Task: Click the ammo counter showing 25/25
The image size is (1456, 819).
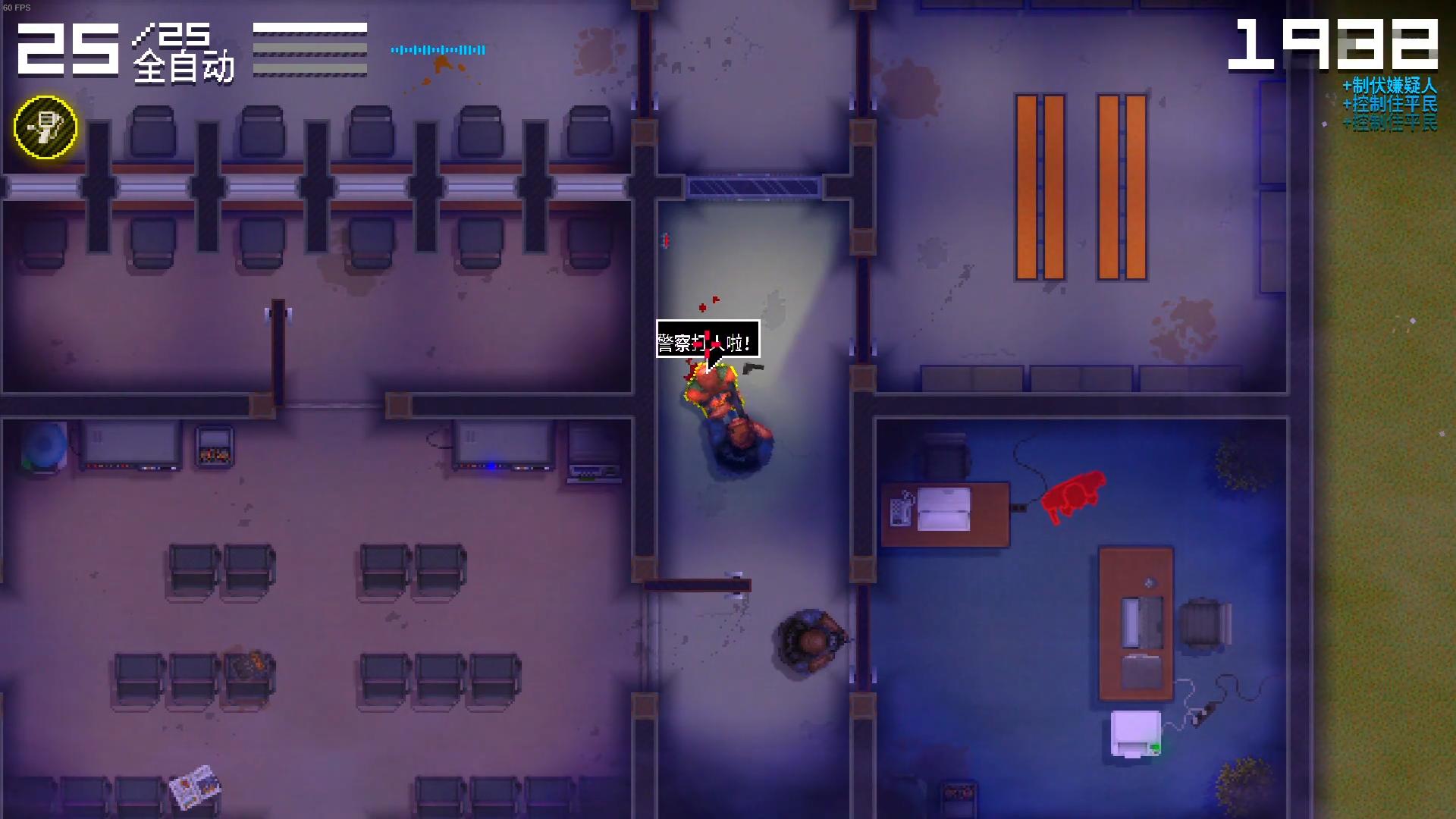Action: (x=68, y=47)
